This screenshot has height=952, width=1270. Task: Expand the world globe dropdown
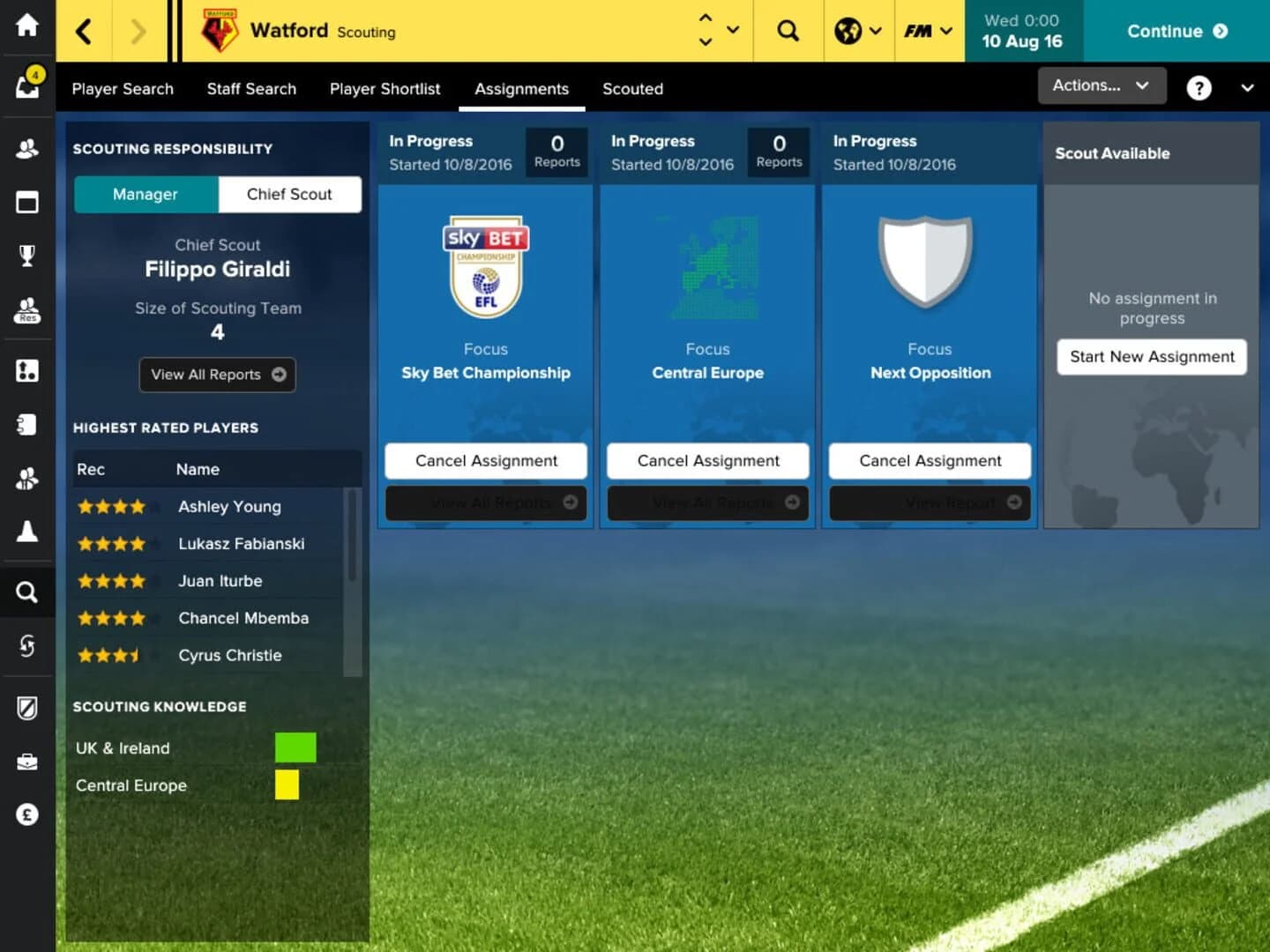click(858, 31)
